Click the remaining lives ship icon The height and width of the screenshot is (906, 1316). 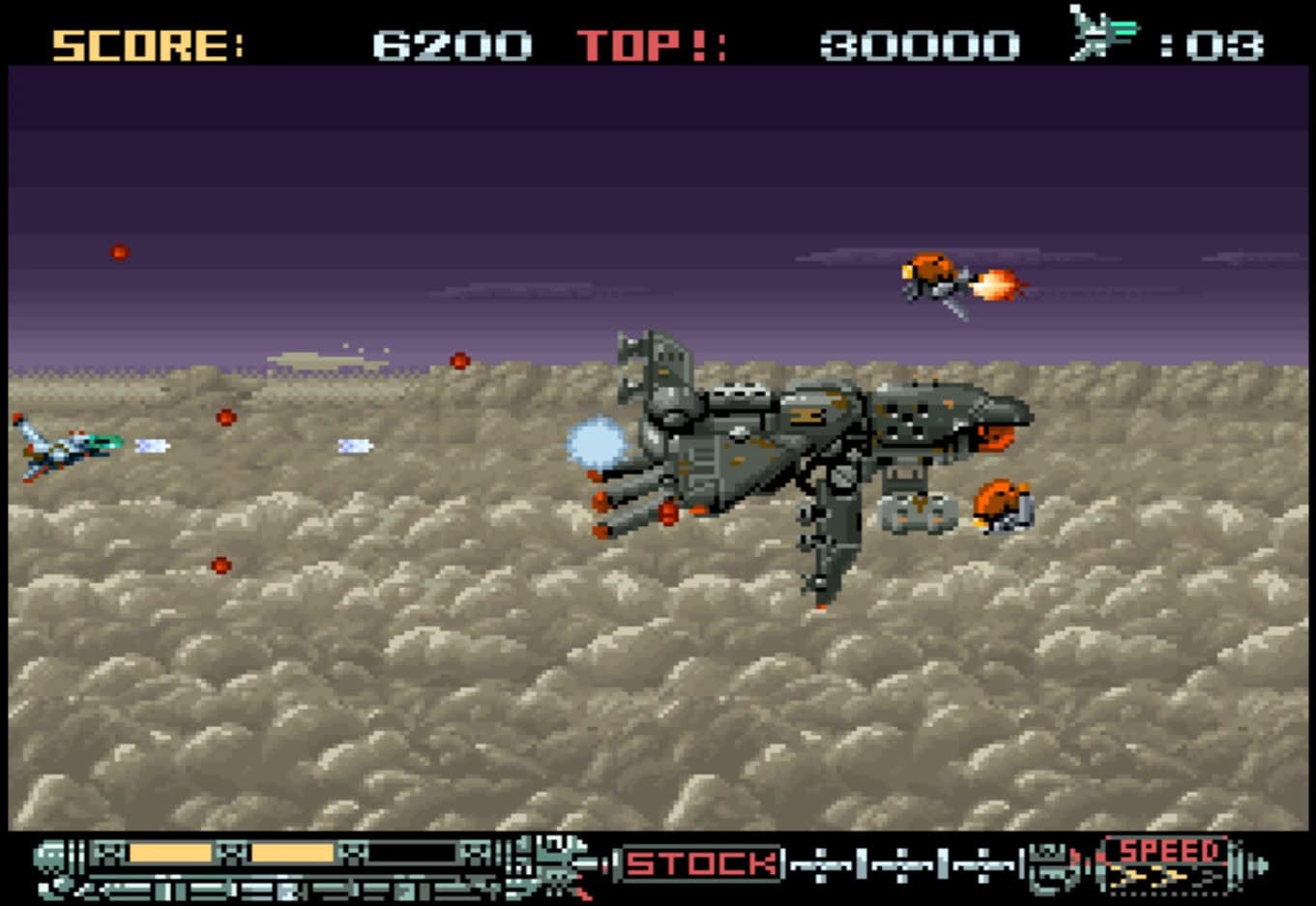(1103, 34)
